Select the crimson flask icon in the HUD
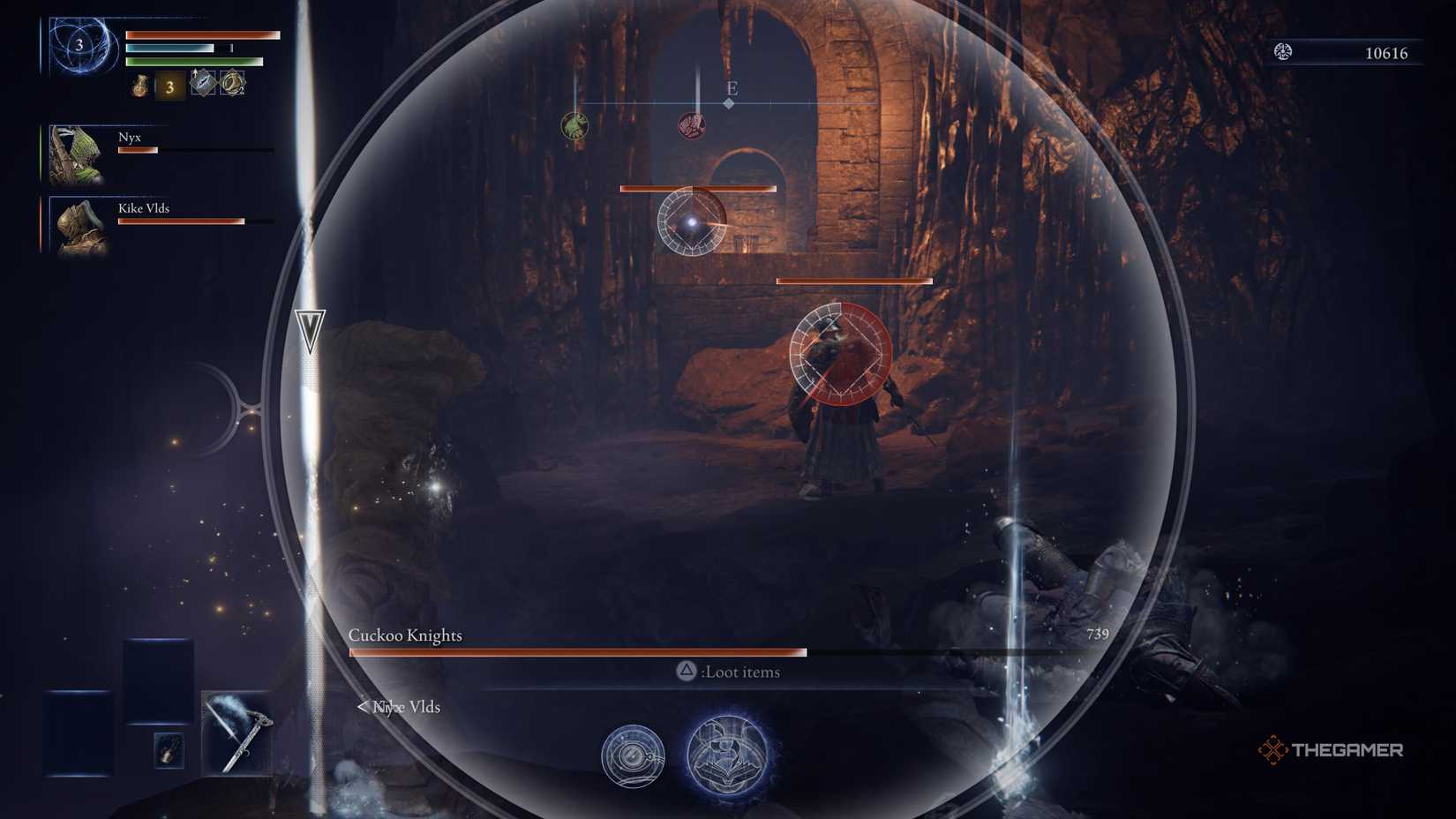The image size is (1456, 819). click(x=139, y=86)
